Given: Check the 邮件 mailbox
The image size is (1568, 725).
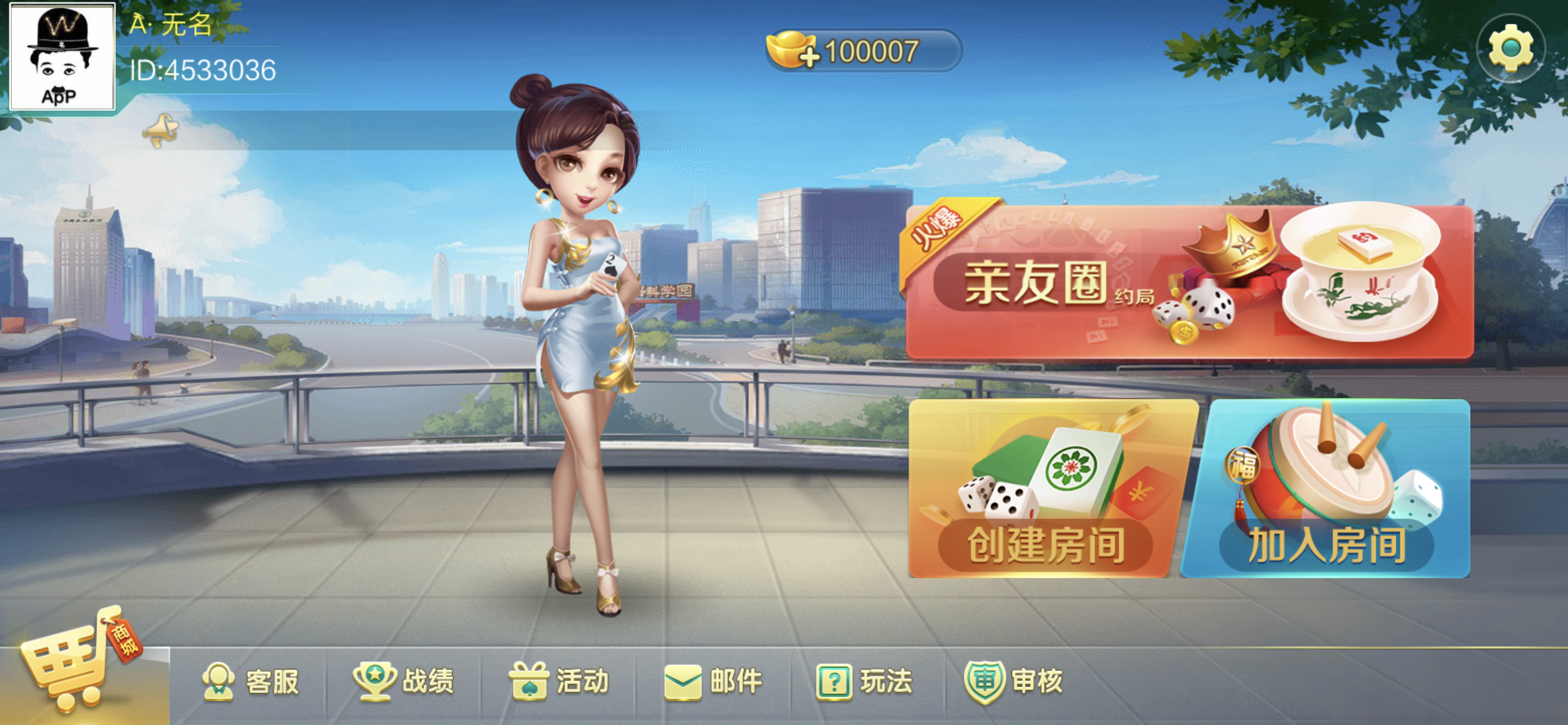Looking at the screenshot, I should (713, 680).
